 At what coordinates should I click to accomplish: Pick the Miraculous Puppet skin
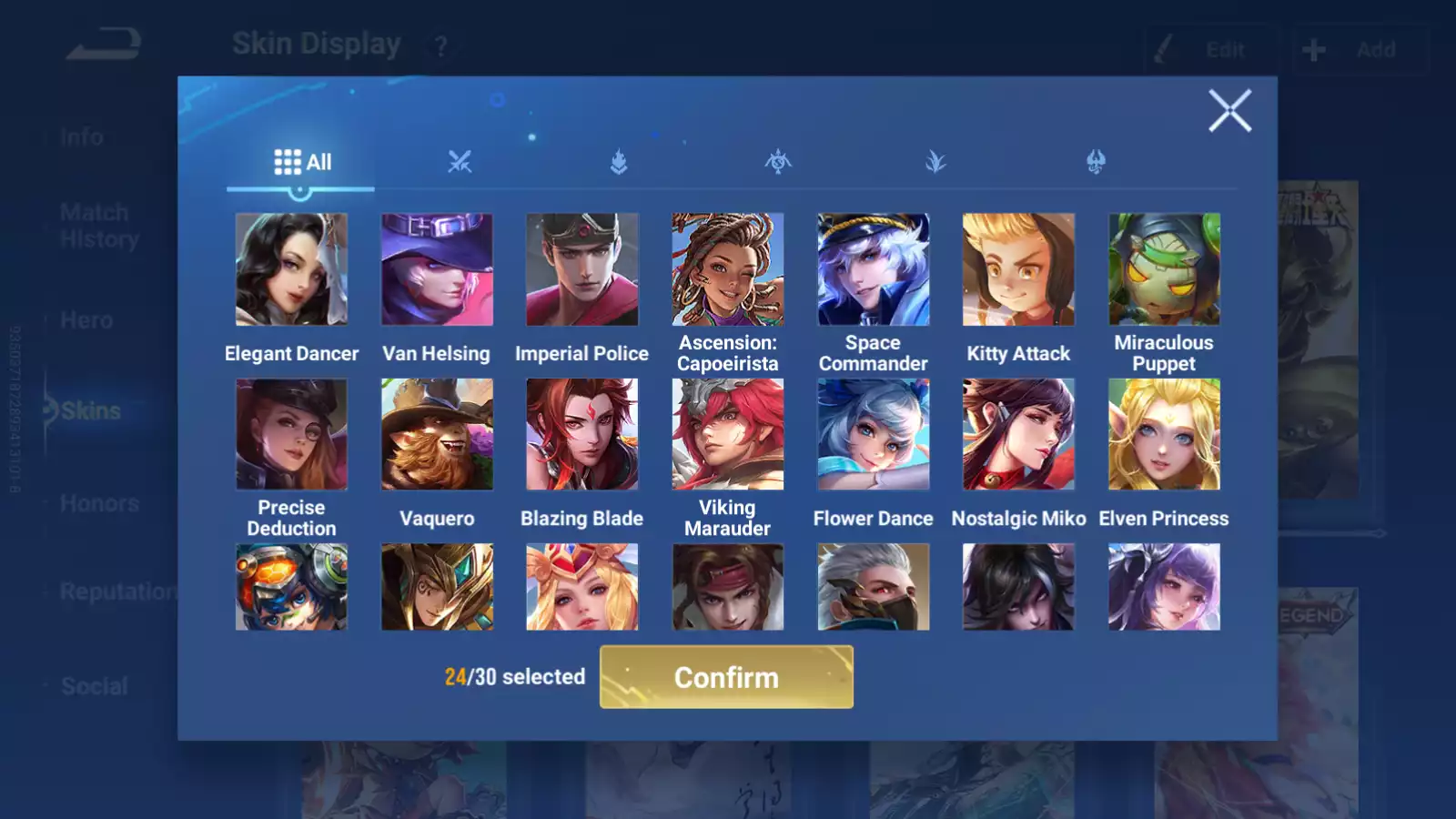tap(1164, 269)
